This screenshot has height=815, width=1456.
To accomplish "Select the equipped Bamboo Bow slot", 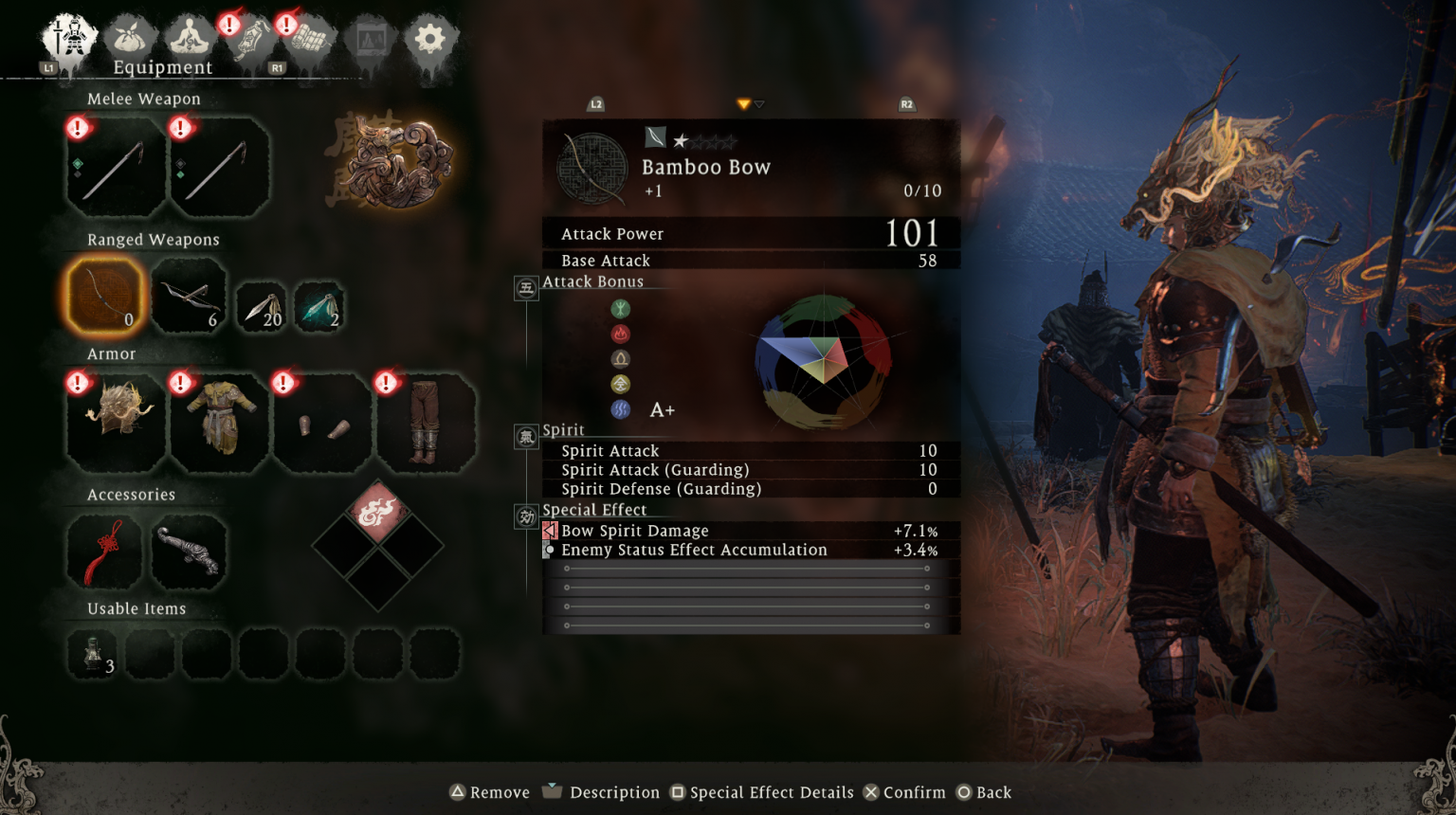I will pyautogui.click(x=103, y=297).
